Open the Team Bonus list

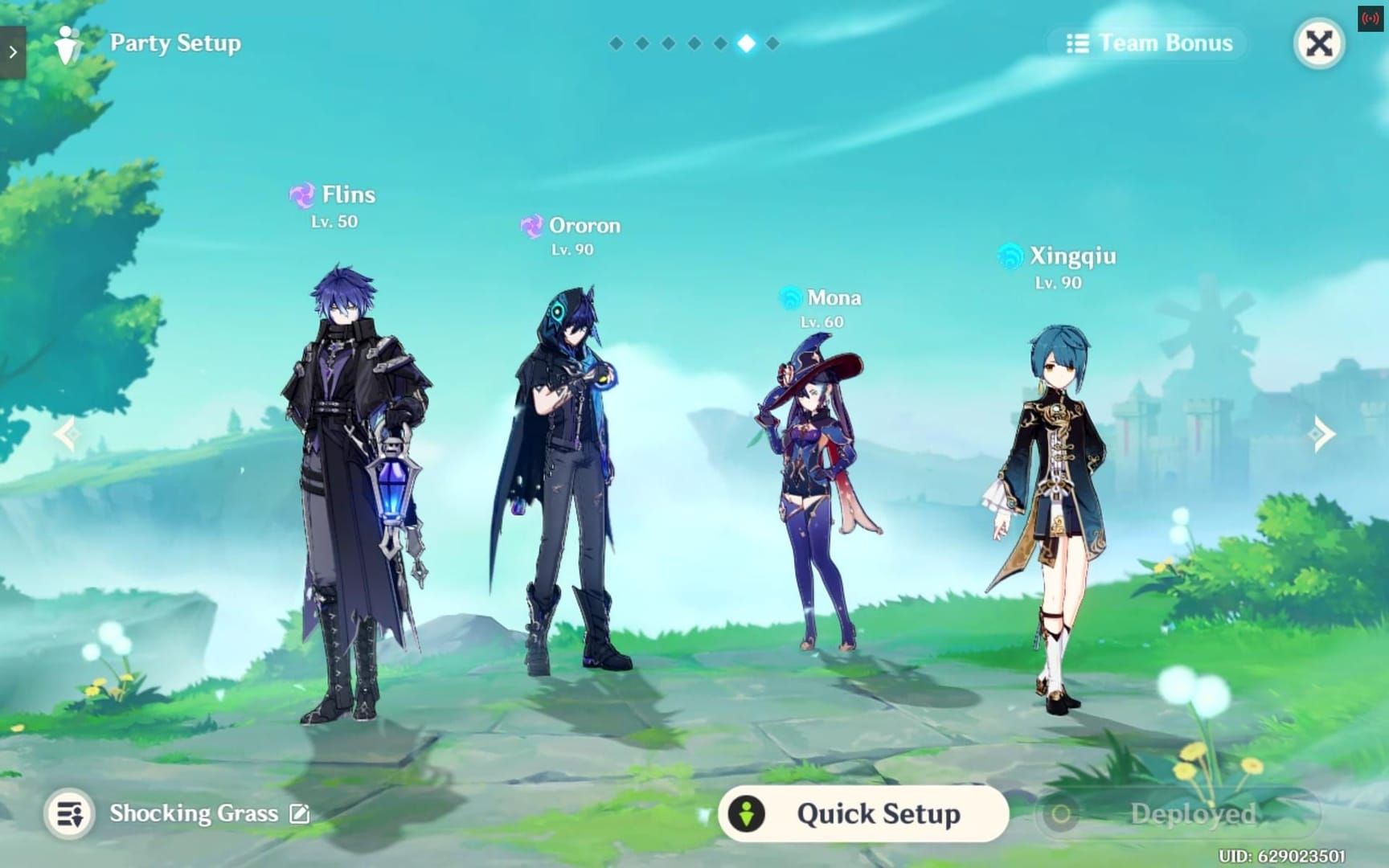[1149, 43]
